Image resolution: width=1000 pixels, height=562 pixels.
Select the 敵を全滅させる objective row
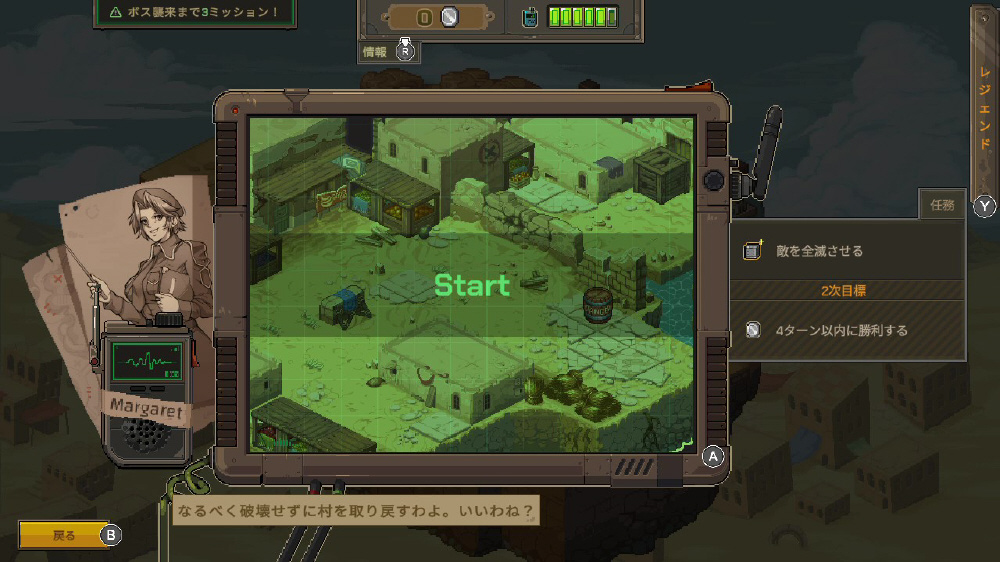pyautogui.click(x=846, y=251)
